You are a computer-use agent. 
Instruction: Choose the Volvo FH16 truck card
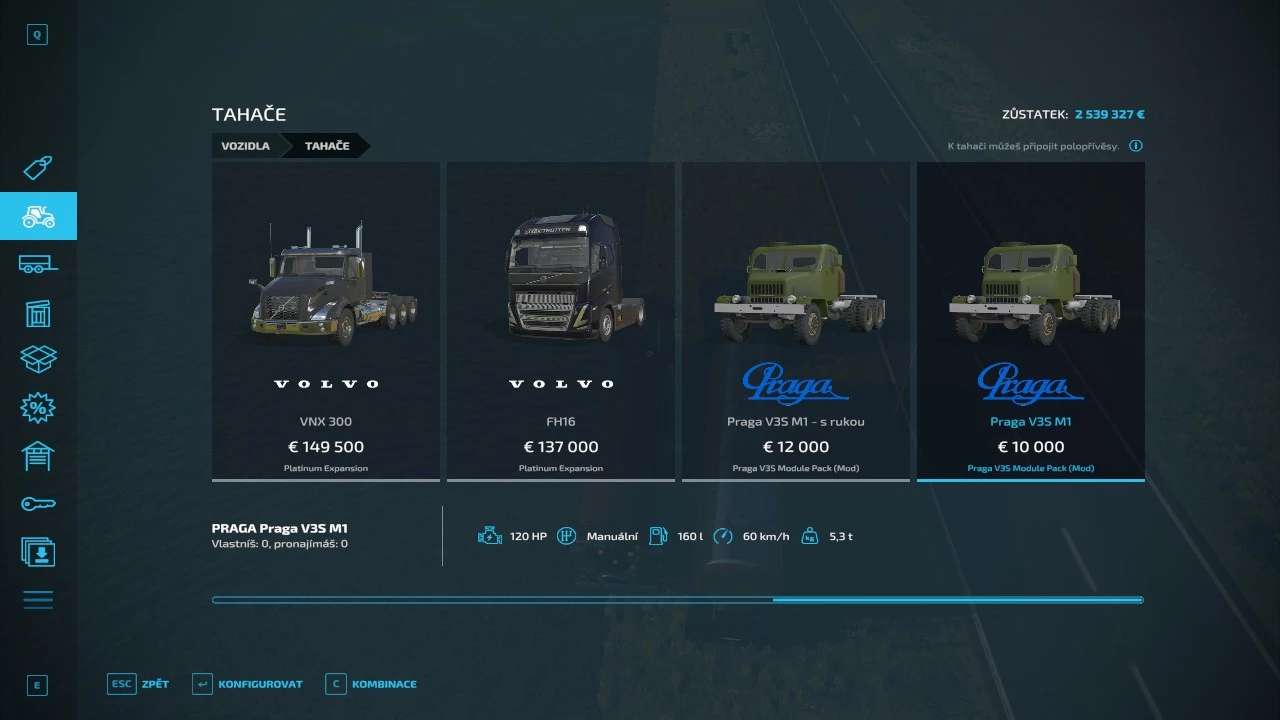560,321
